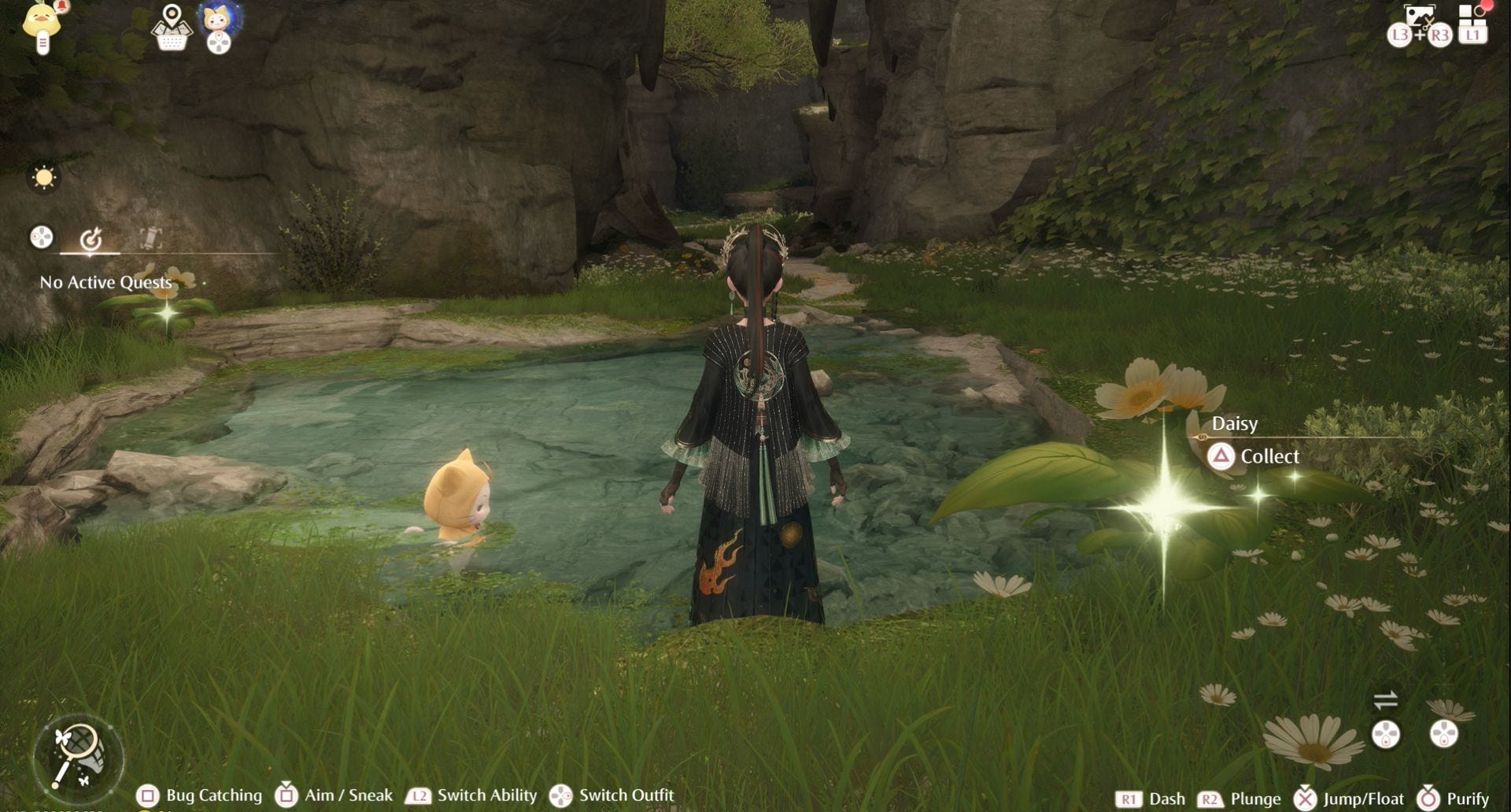Switch to the quest target tracker tab
Screen dimensions: 1511x812
click(x=91, y=238)
